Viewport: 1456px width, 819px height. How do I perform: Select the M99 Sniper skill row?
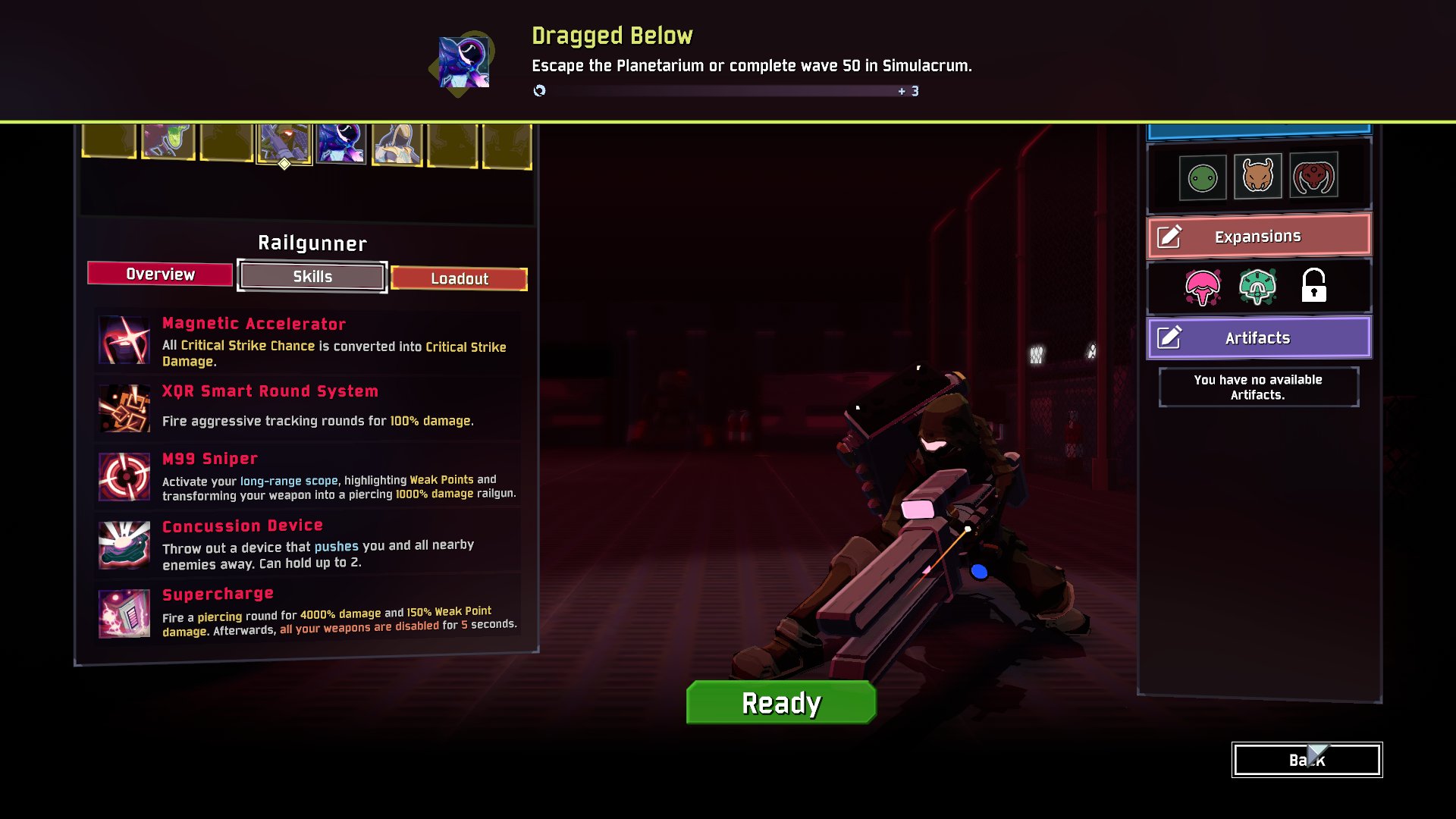pos(309,477)
